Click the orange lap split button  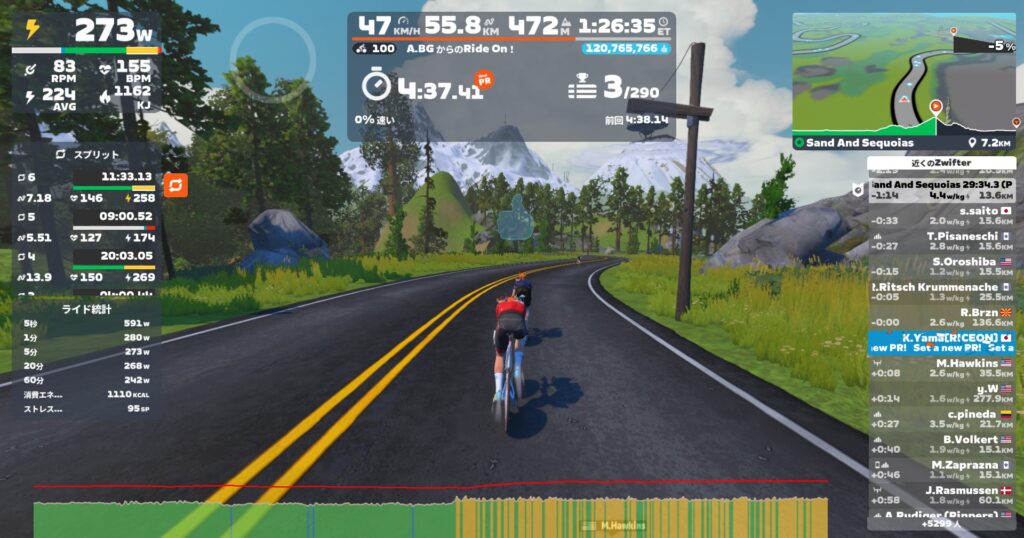pyautogui.click(x=175, y=186)
